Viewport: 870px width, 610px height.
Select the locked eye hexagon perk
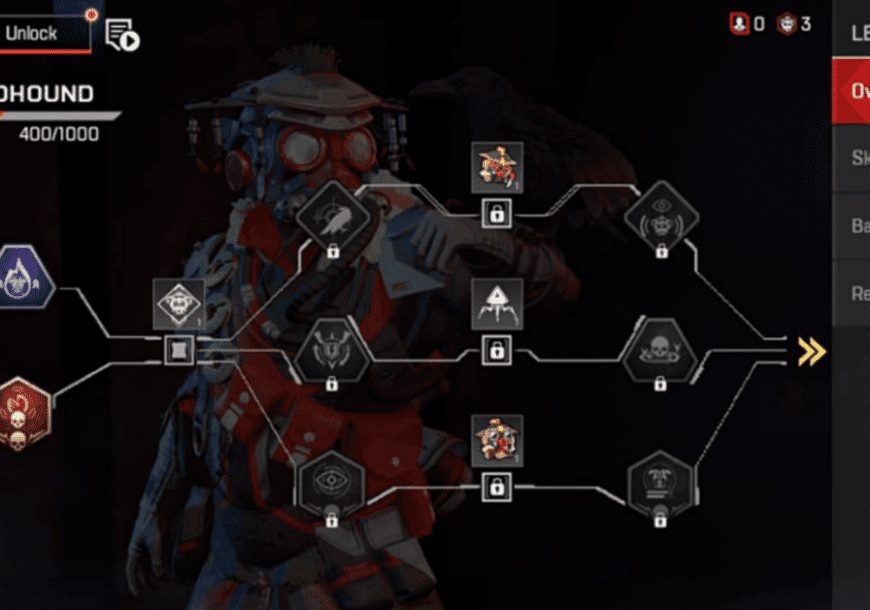coord(331,484)
